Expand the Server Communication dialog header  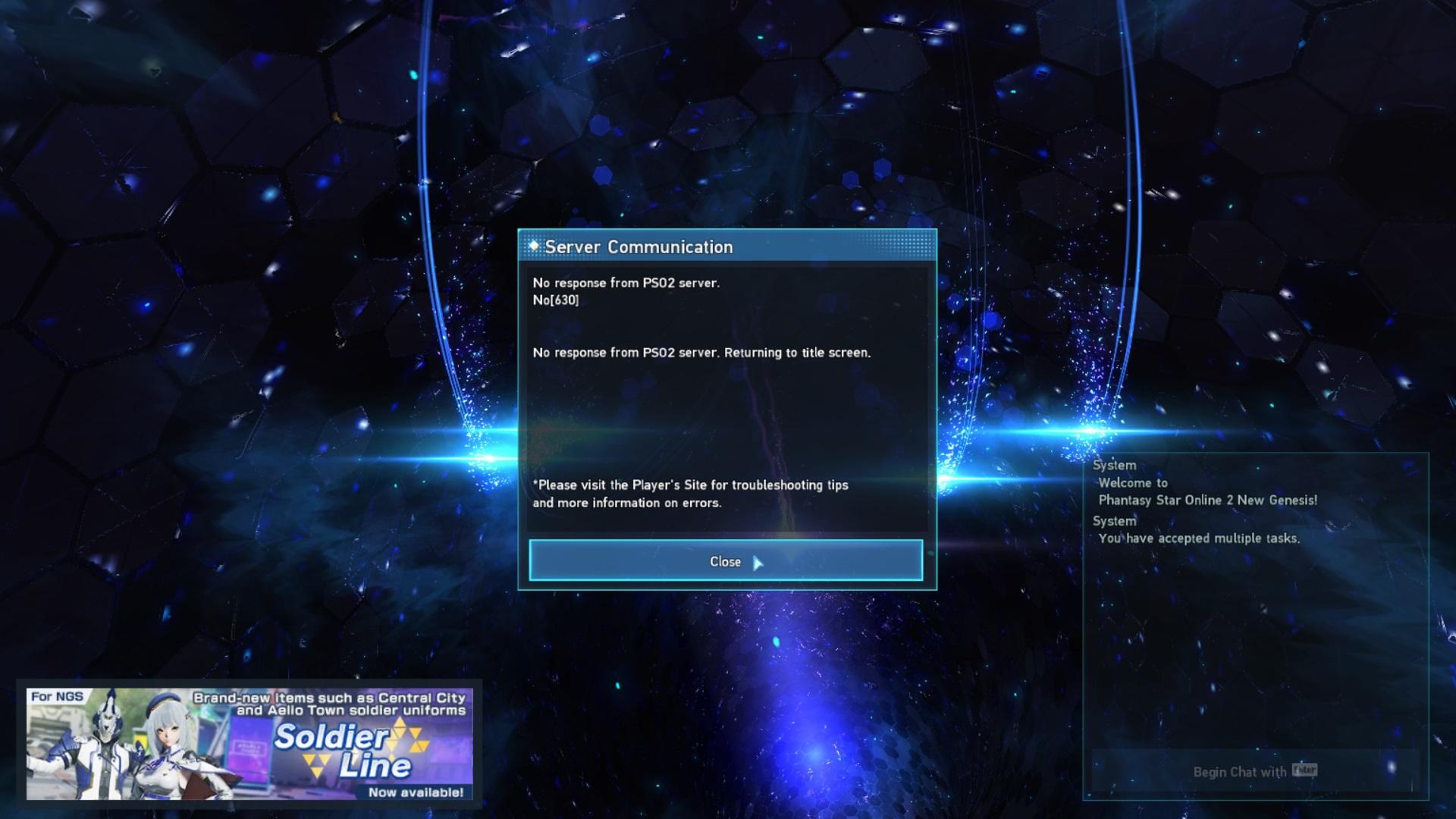pyautogui.click(x=726, y=246)
